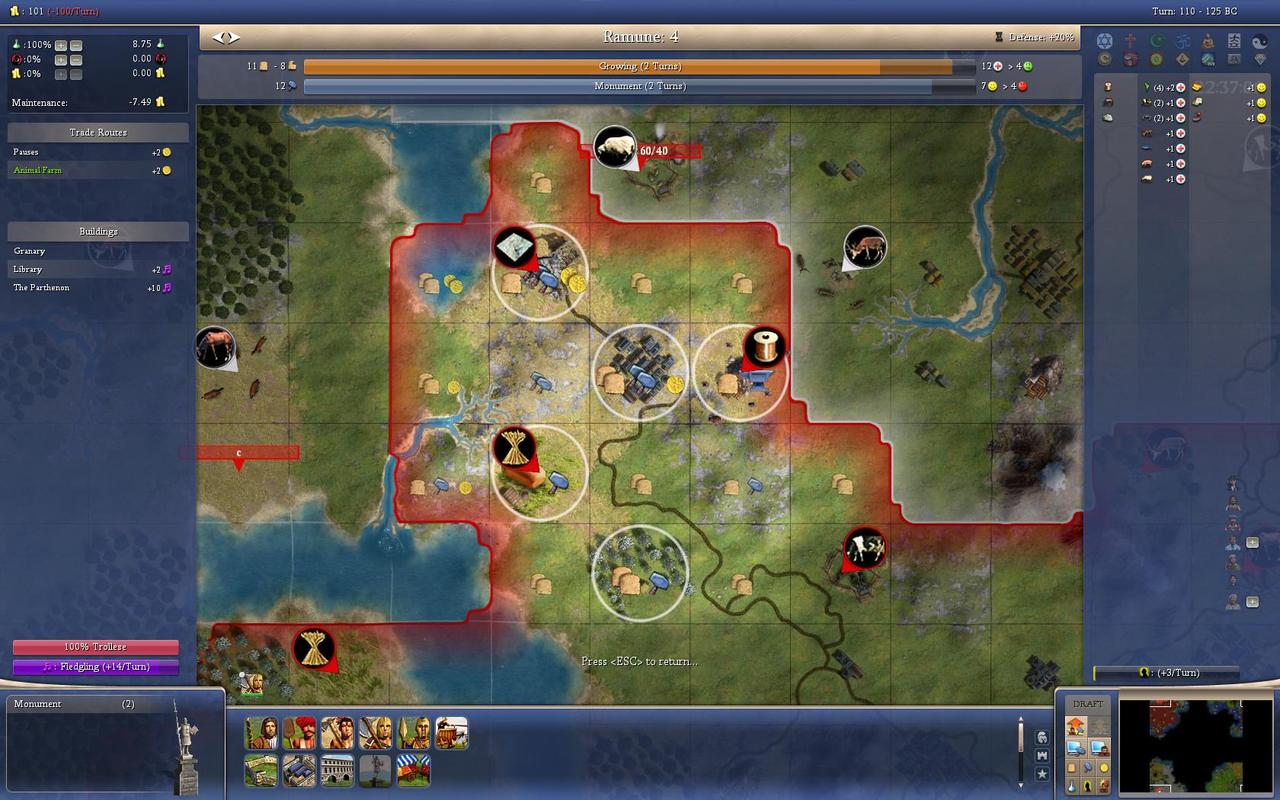
Task: Toggle emphasize commerce gold coin button
Action: point(1104,767)
